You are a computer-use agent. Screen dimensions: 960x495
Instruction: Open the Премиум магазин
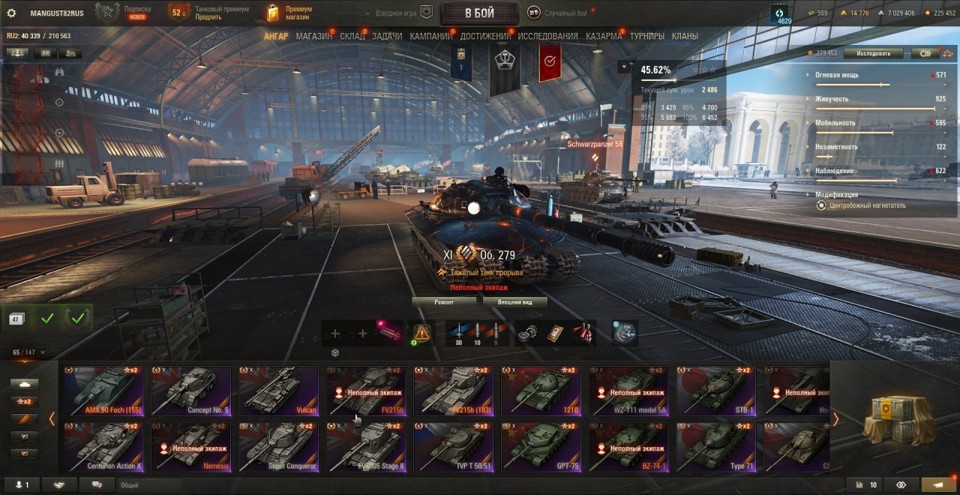click(x=291, y=13)
